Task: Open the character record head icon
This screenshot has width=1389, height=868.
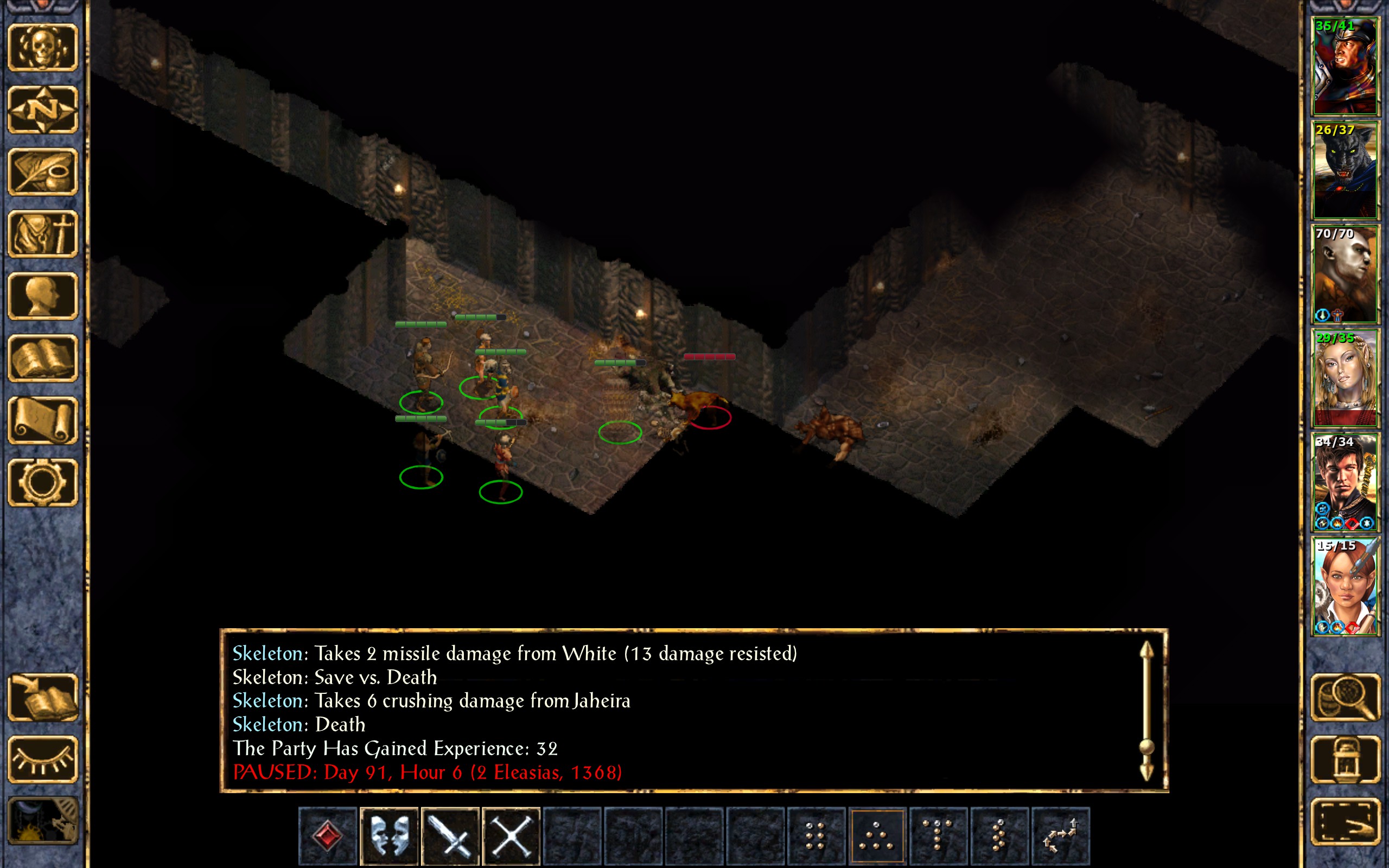Action: click(x=43, y=296)
